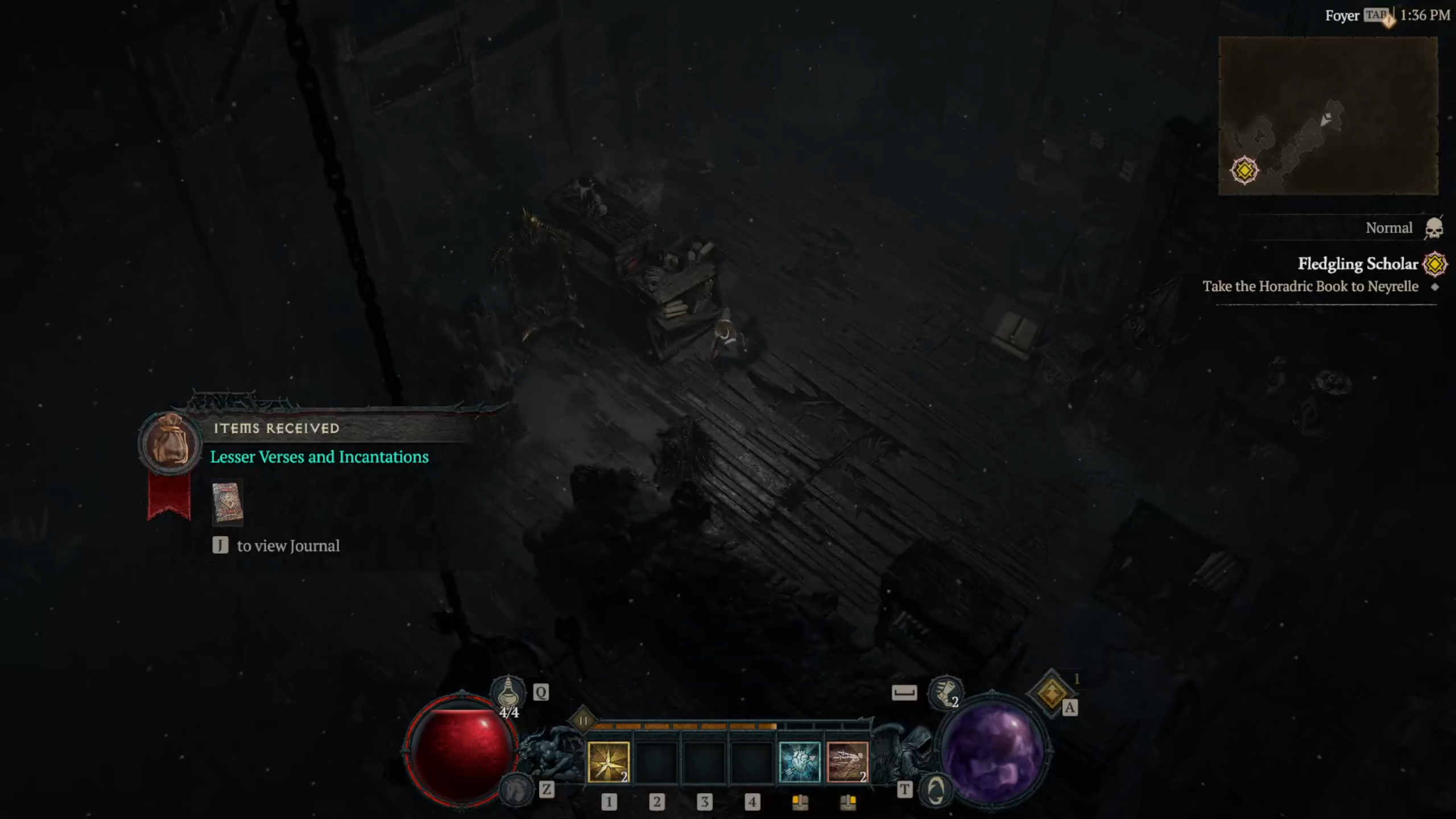Open the Fledgling Scholar quest tracker
The width and height of the screenshot is (1456, 819).
tap(1358, 264)
